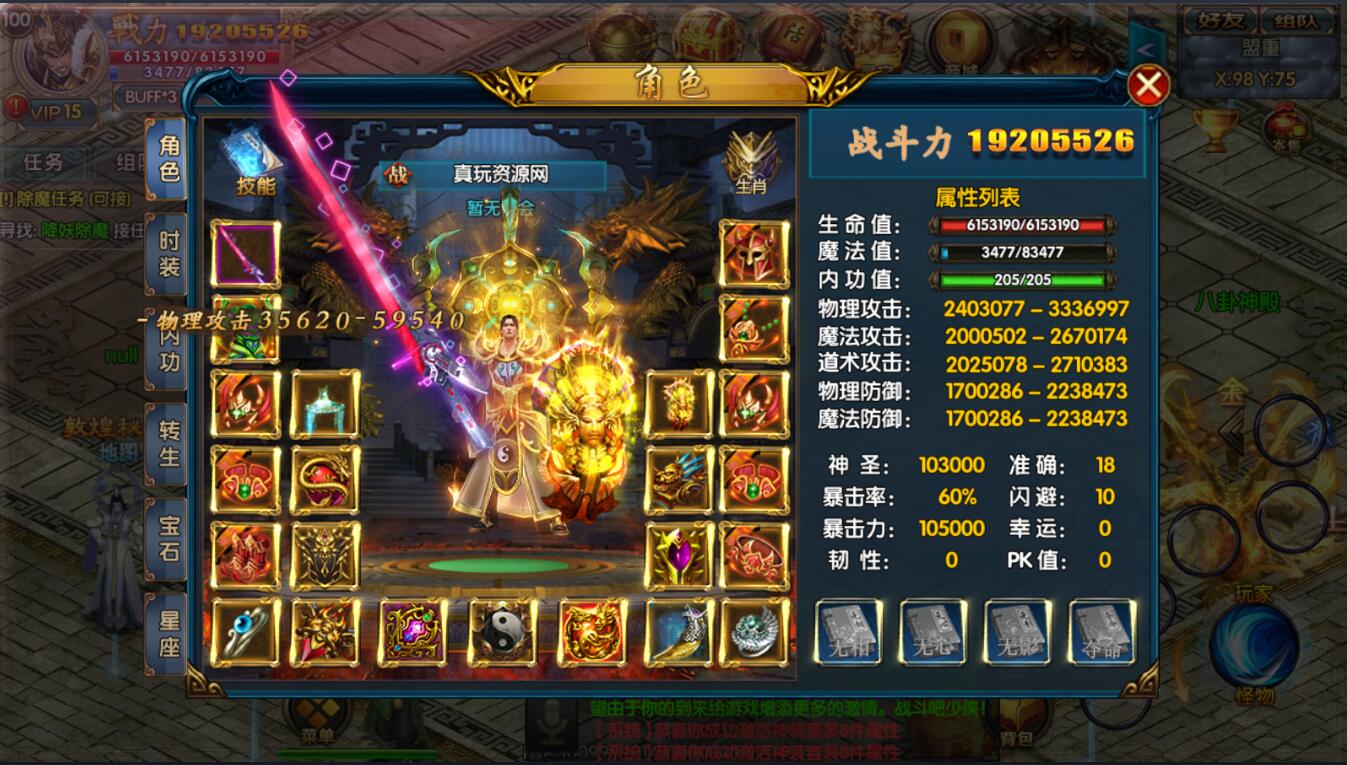
Task: Close the character panel
Action: click(1148, 86)
